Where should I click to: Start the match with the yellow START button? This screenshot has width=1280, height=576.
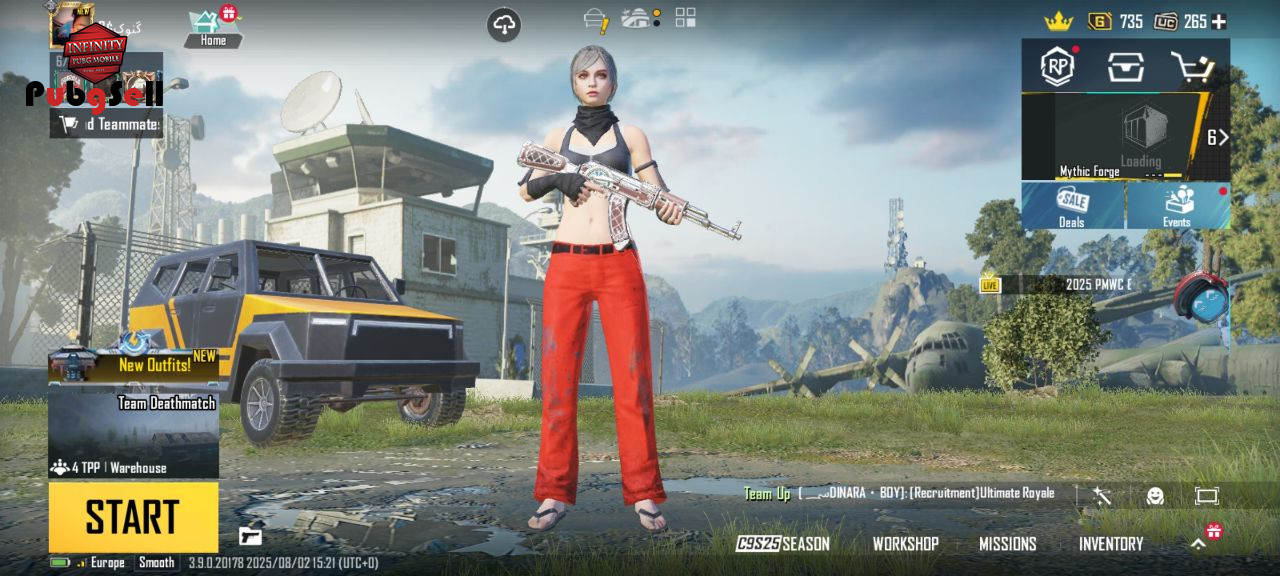[133, 517]
